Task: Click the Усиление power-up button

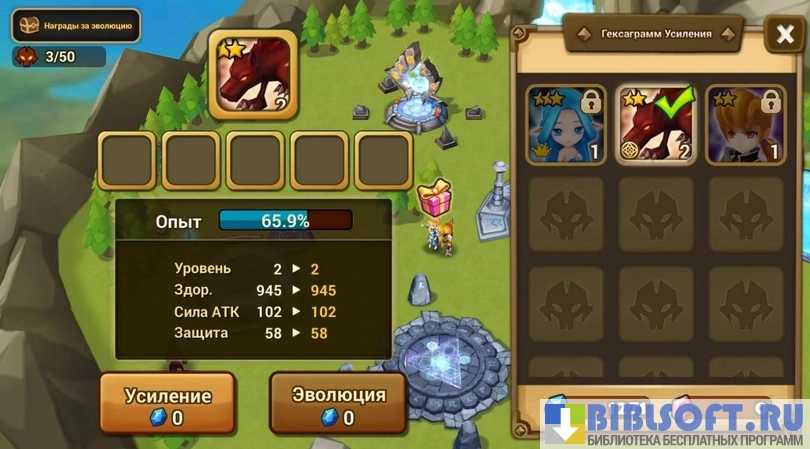Action: pos(168,403)
